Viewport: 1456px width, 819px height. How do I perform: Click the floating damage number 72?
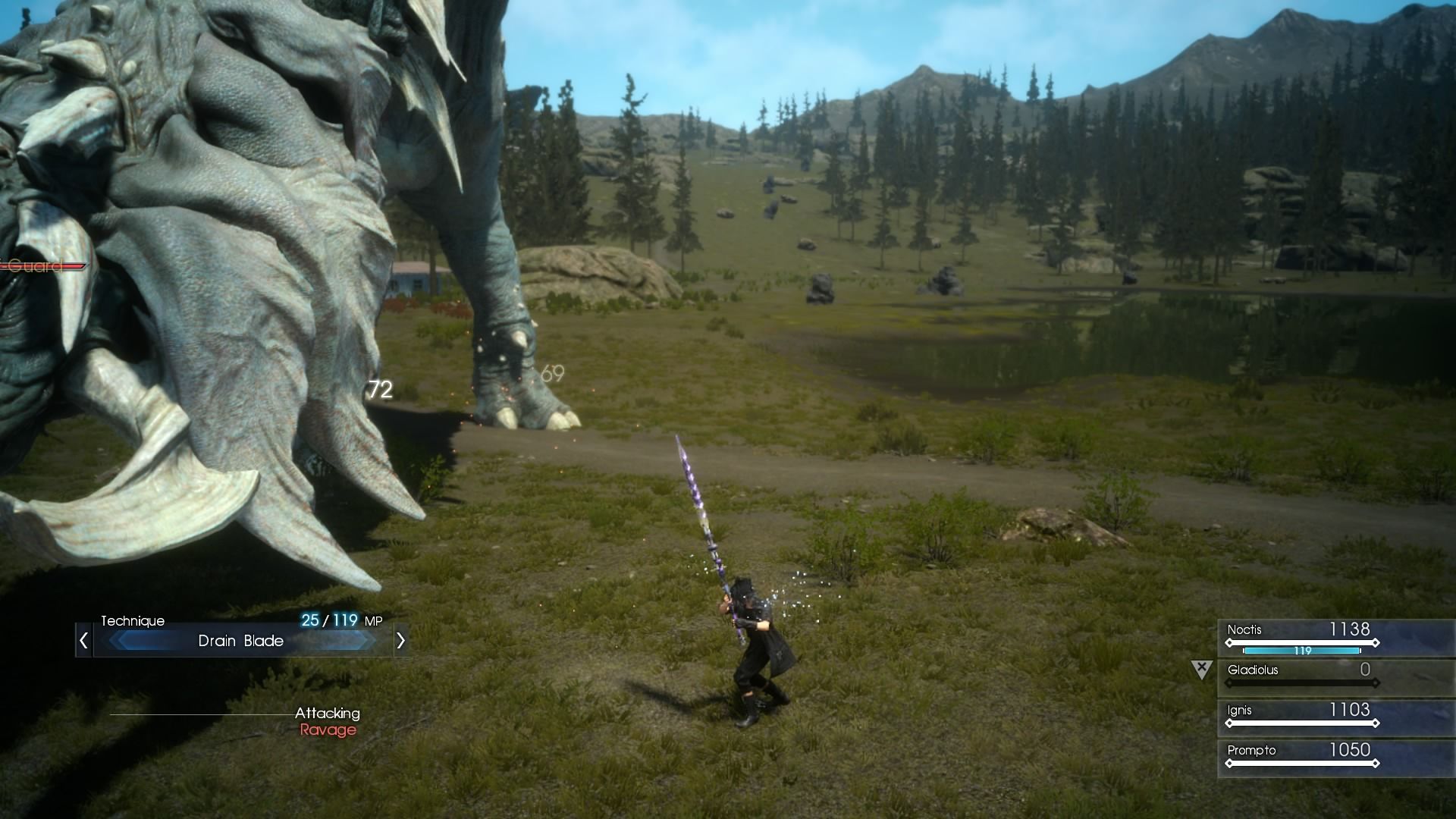[x=379, y=391]
